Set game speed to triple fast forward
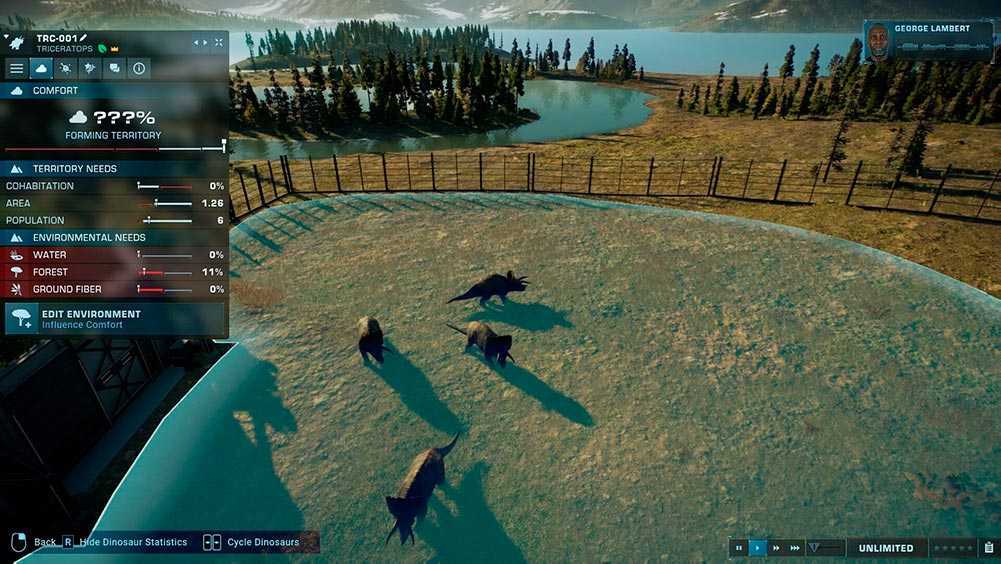 tap(795, 548)
